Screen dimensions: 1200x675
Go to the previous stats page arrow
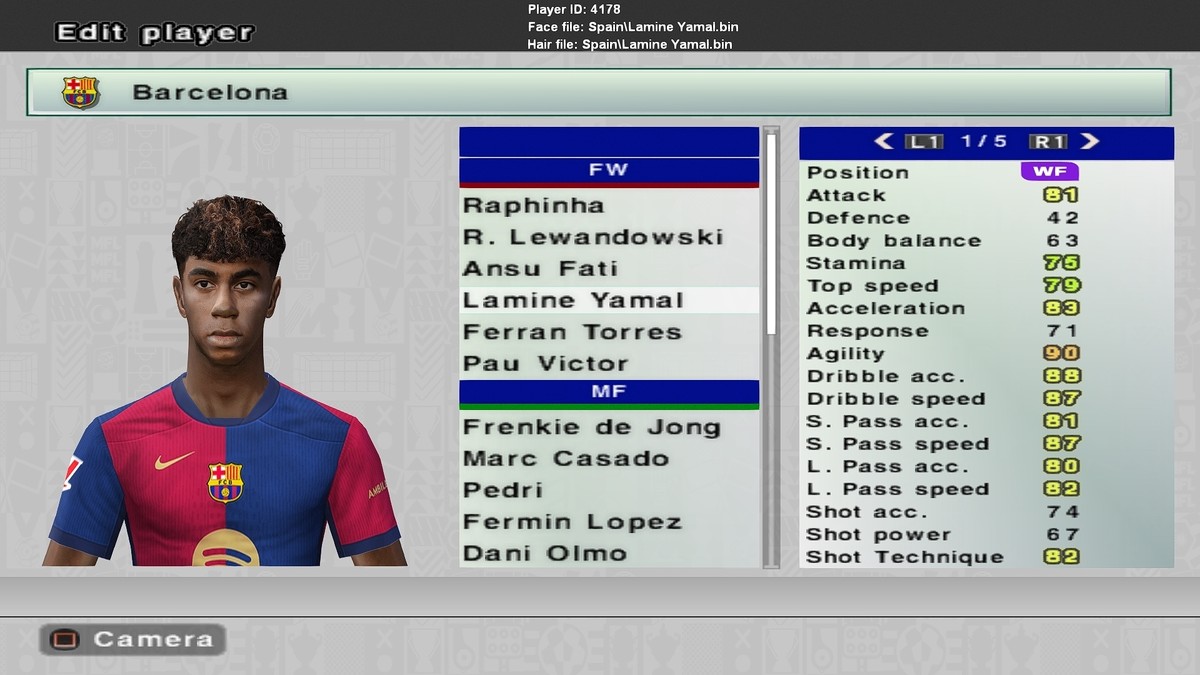(x=883, y=142)
